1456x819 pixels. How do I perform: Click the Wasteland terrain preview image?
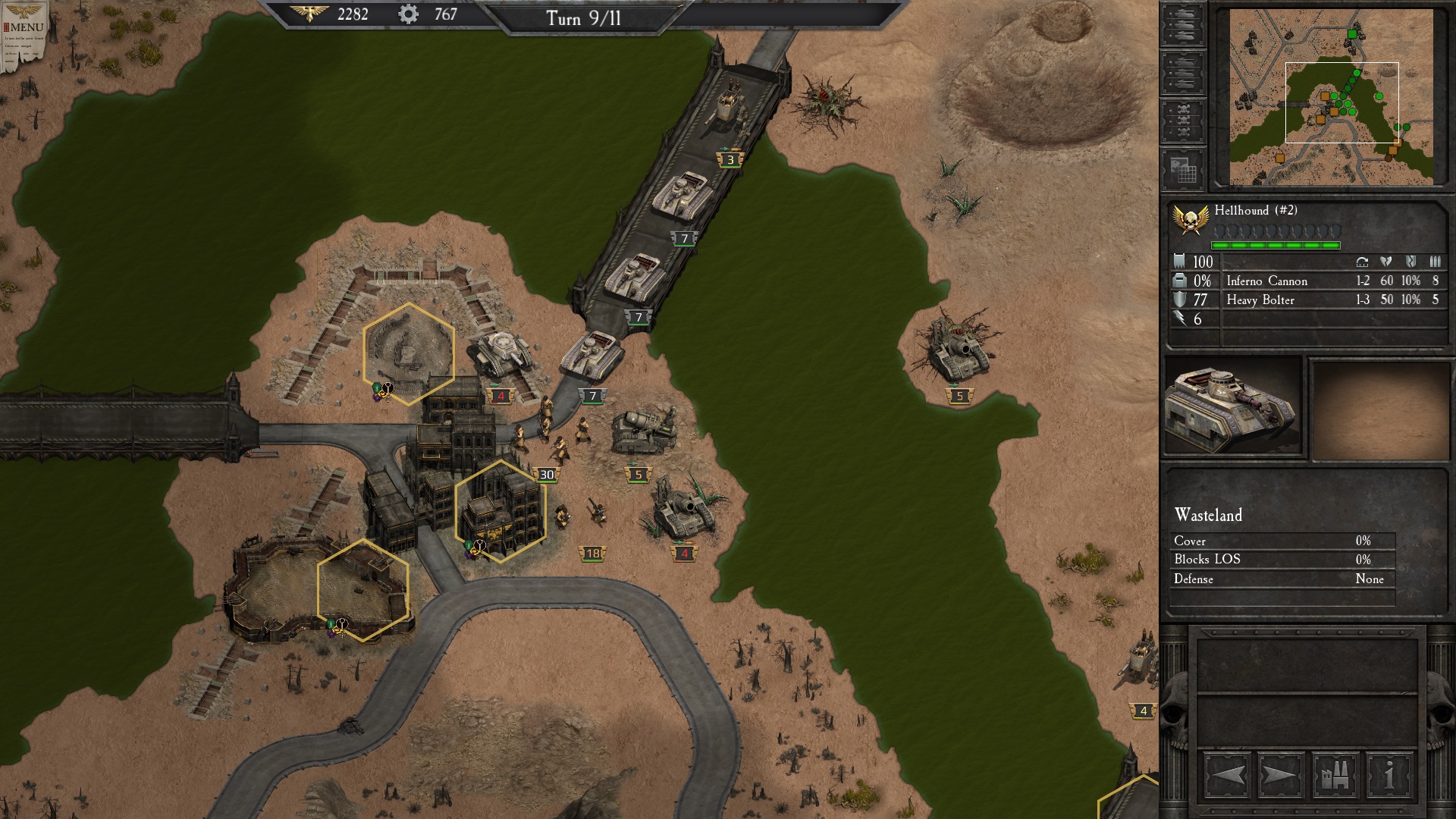pyautogui.click(x=1379, y=409)
